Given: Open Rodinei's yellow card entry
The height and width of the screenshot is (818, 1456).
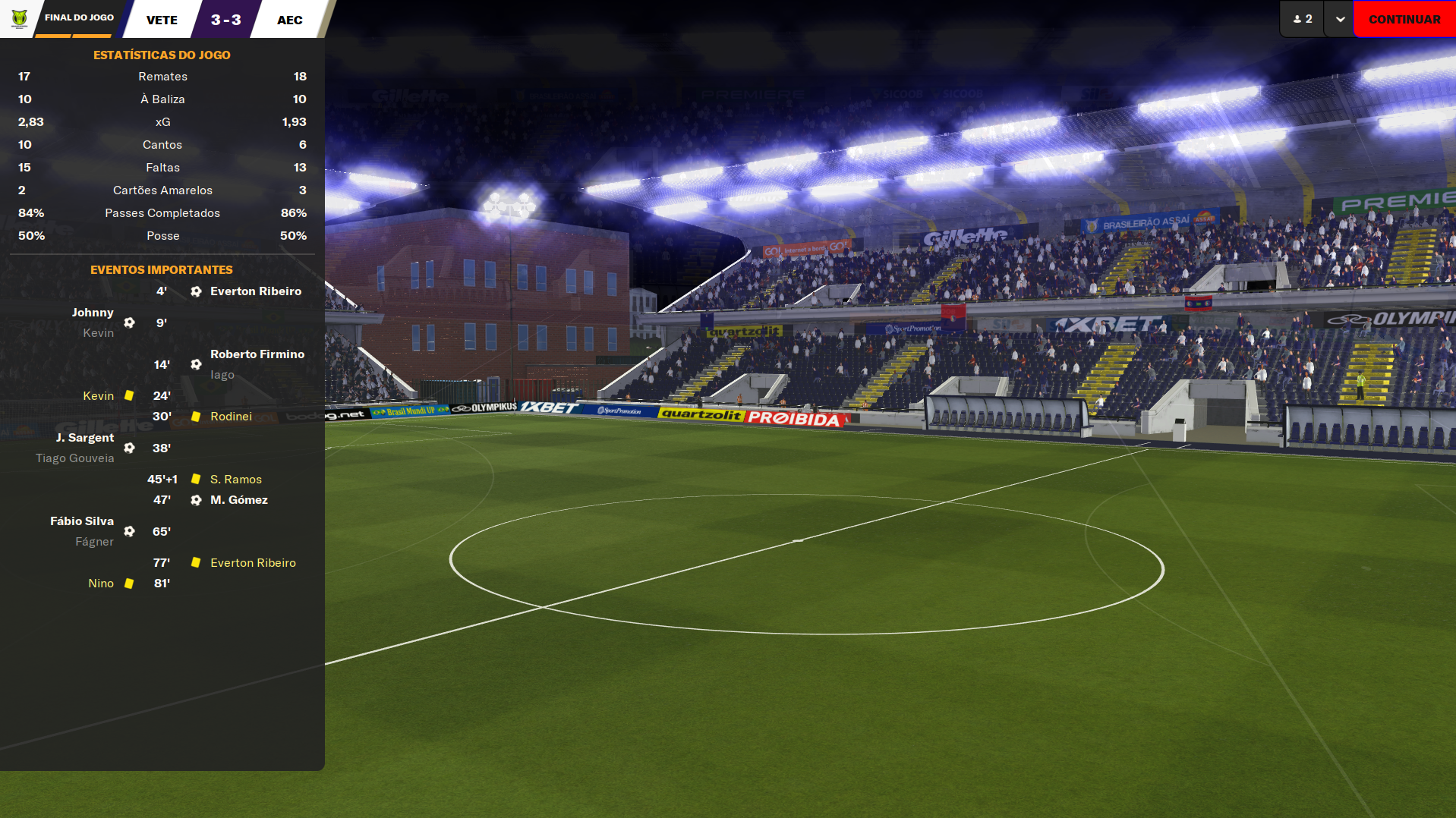Looking at the screenshot, I should click(x=231, y=417).
